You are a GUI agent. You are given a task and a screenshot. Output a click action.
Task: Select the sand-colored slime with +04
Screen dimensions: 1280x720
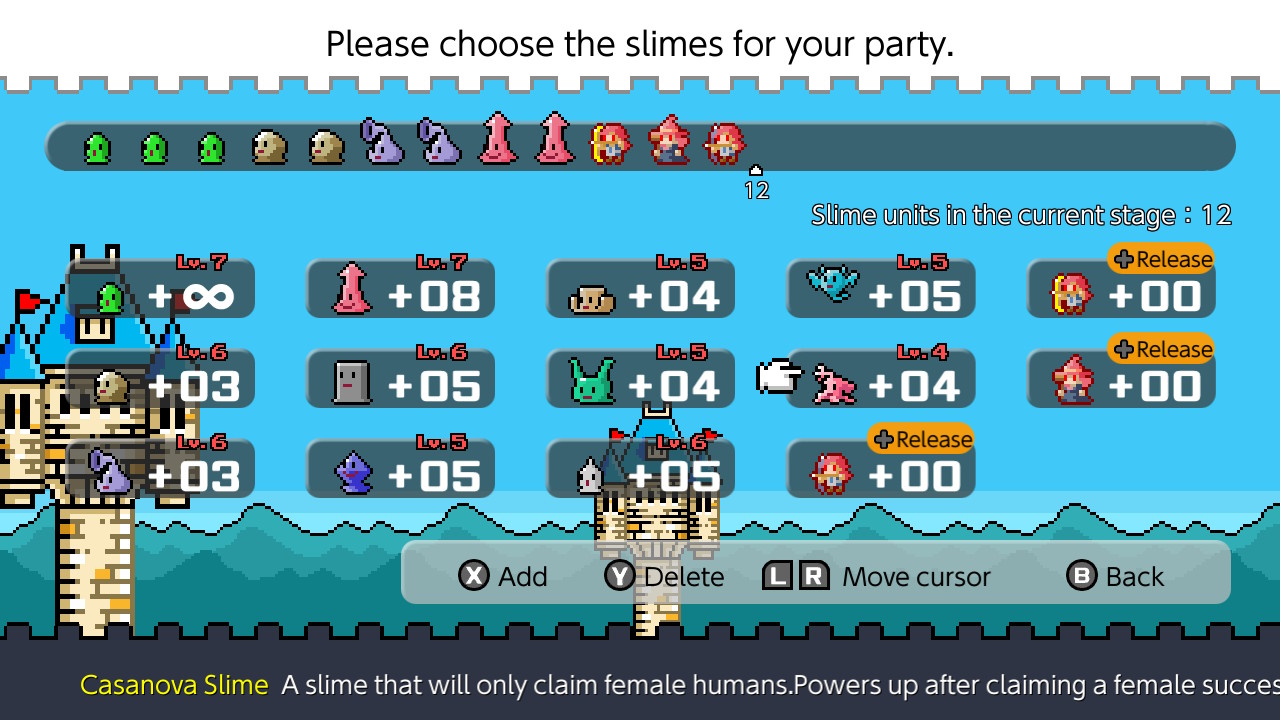[x=640, y=290]
